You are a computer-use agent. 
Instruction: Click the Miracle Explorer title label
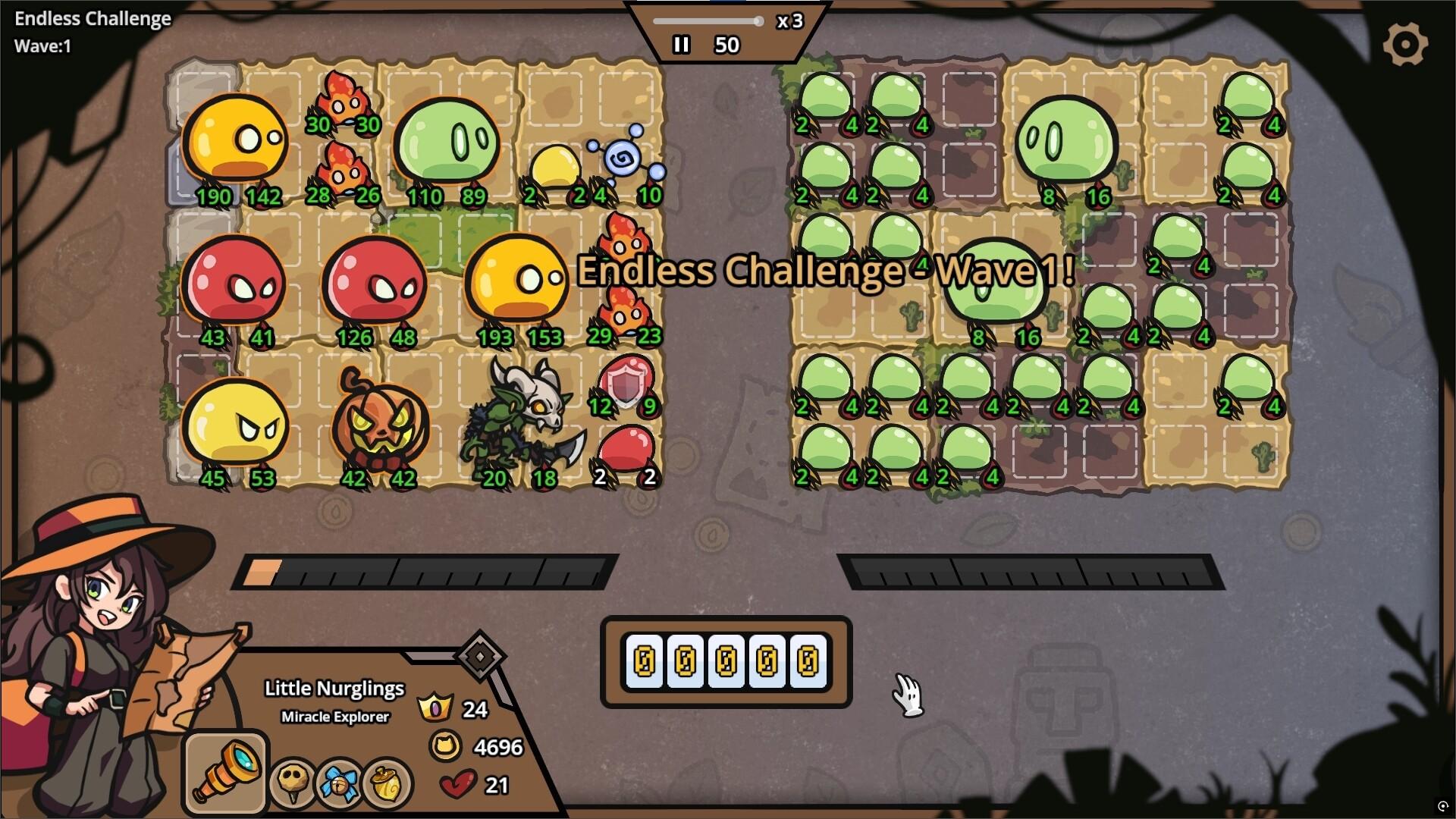pyautogui.click(x=334, y=716)
